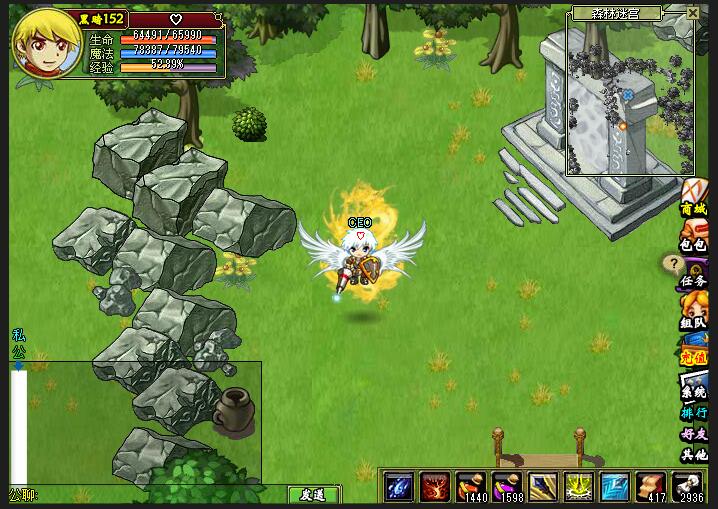This screenshot has width=718, height=509.
Task: Open the 包包 bag inventory
Action: pos(694,244)
